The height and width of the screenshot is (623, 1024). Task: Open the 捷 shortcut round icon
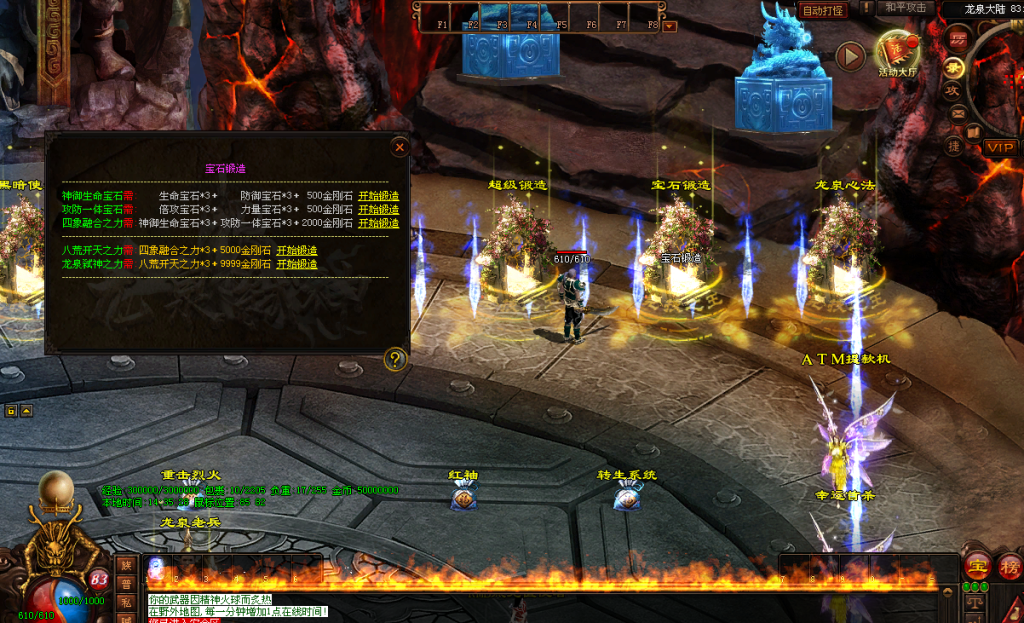pyautogui.click(x=954, y=146)
